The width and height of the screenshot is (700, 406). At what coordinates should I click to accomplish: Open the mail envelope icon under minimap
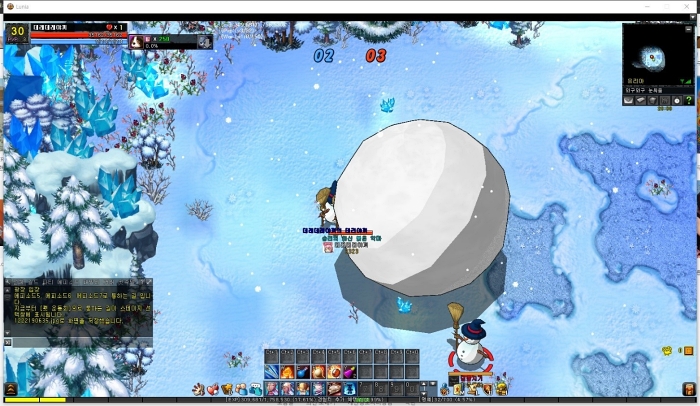click(629, 100)
